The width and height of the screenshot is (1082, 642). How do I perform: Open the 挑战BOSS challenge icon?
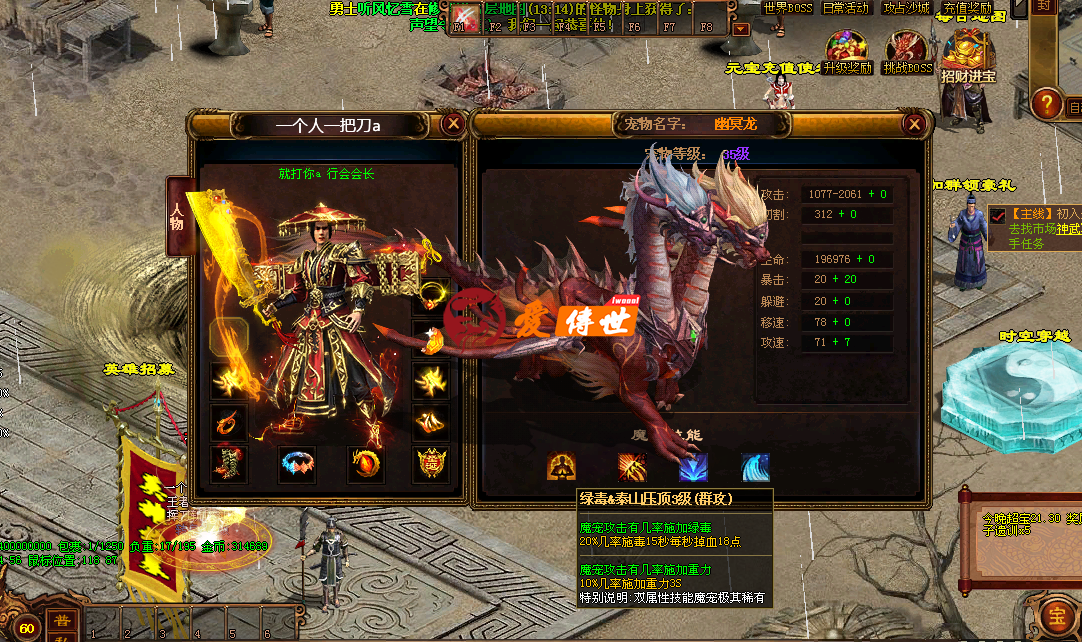(x=907, y=50)
